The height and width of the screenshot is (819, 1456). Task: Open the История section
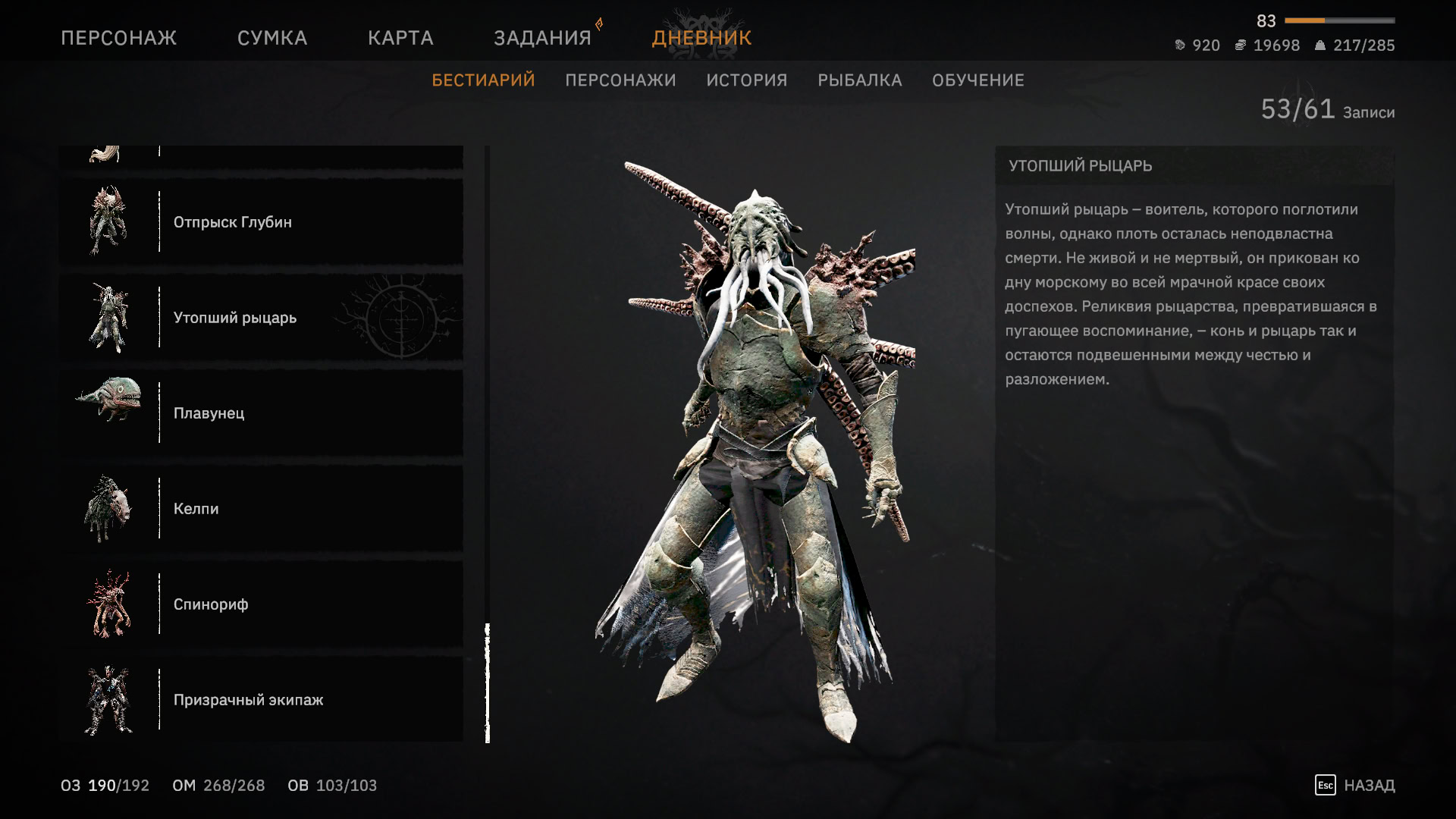point(746,80)
